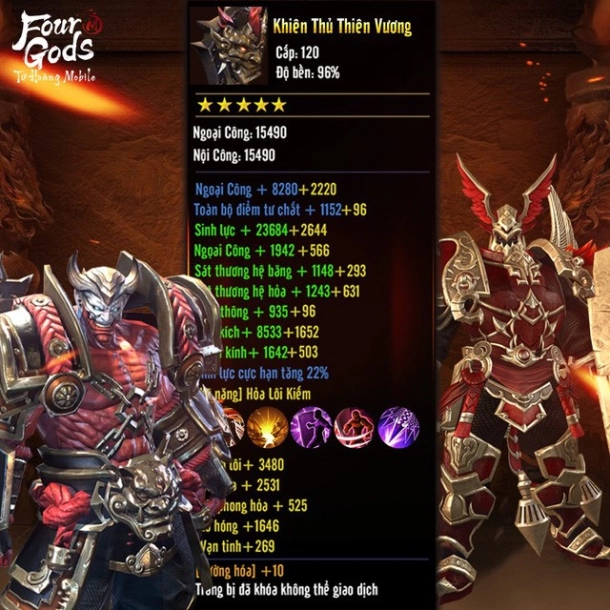This screenshot has height=610, width=610.
Task: Tap the golden explosion skill icon
Action: point(268,427)
